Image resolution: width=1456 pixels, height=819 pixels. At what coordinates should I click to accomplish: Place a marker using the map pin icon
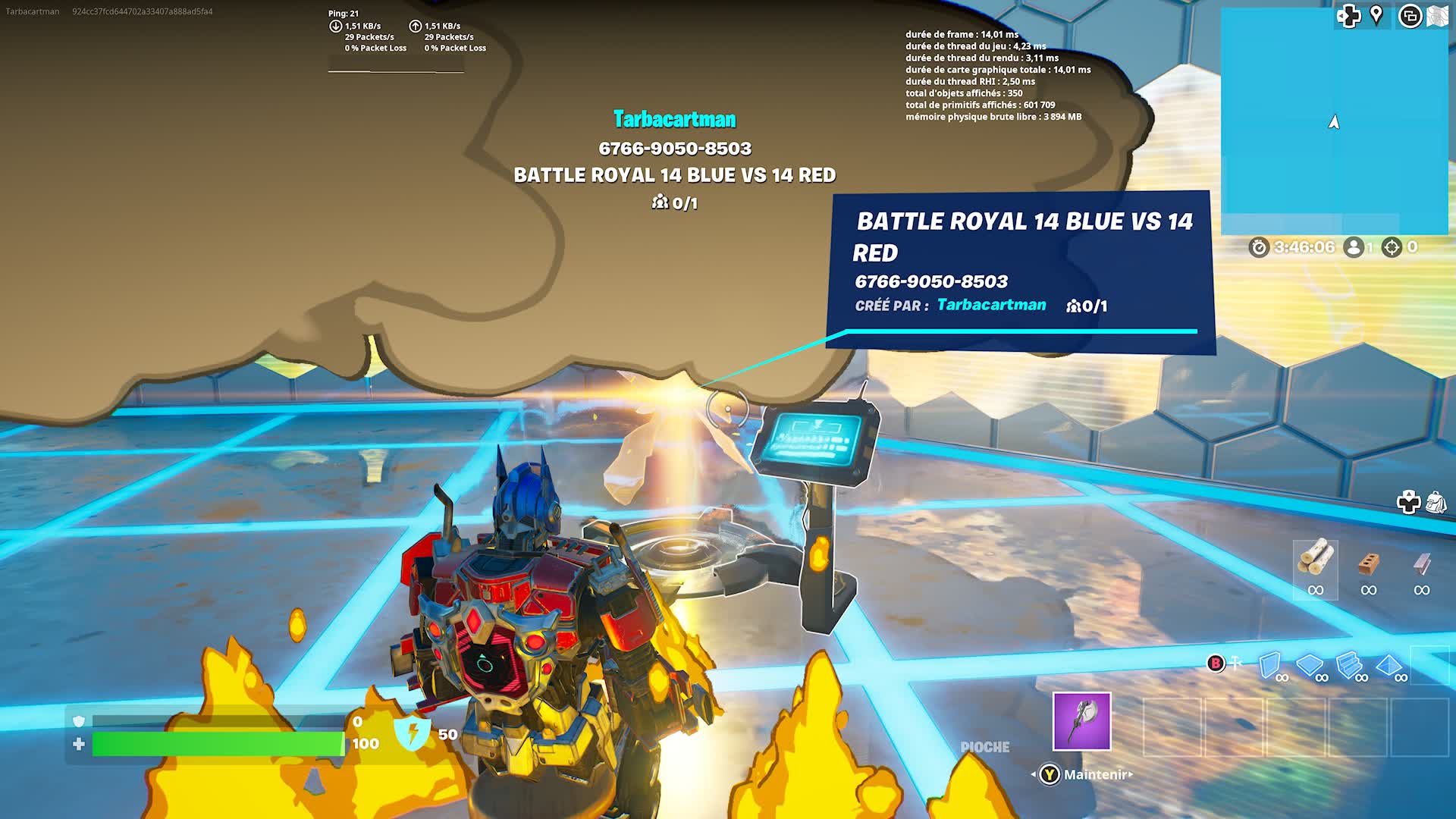(x=1376, y=15)
